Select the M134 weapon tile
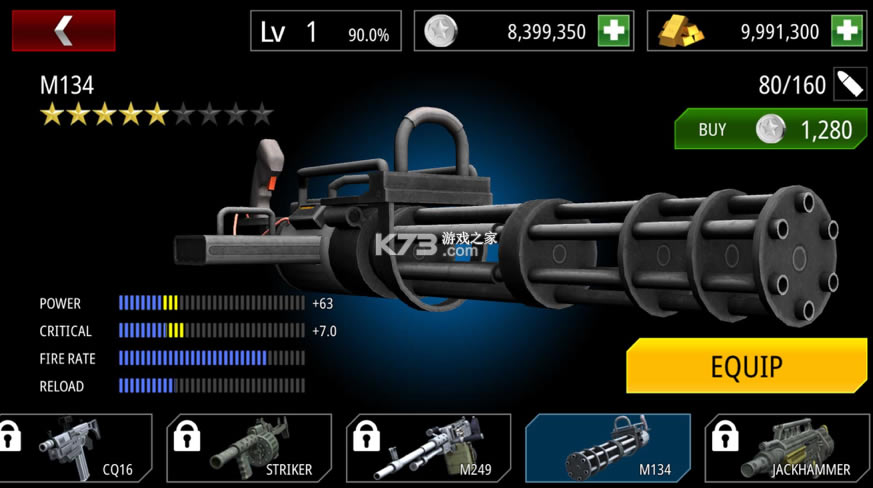Screen dimensions: 873x488 608,450
